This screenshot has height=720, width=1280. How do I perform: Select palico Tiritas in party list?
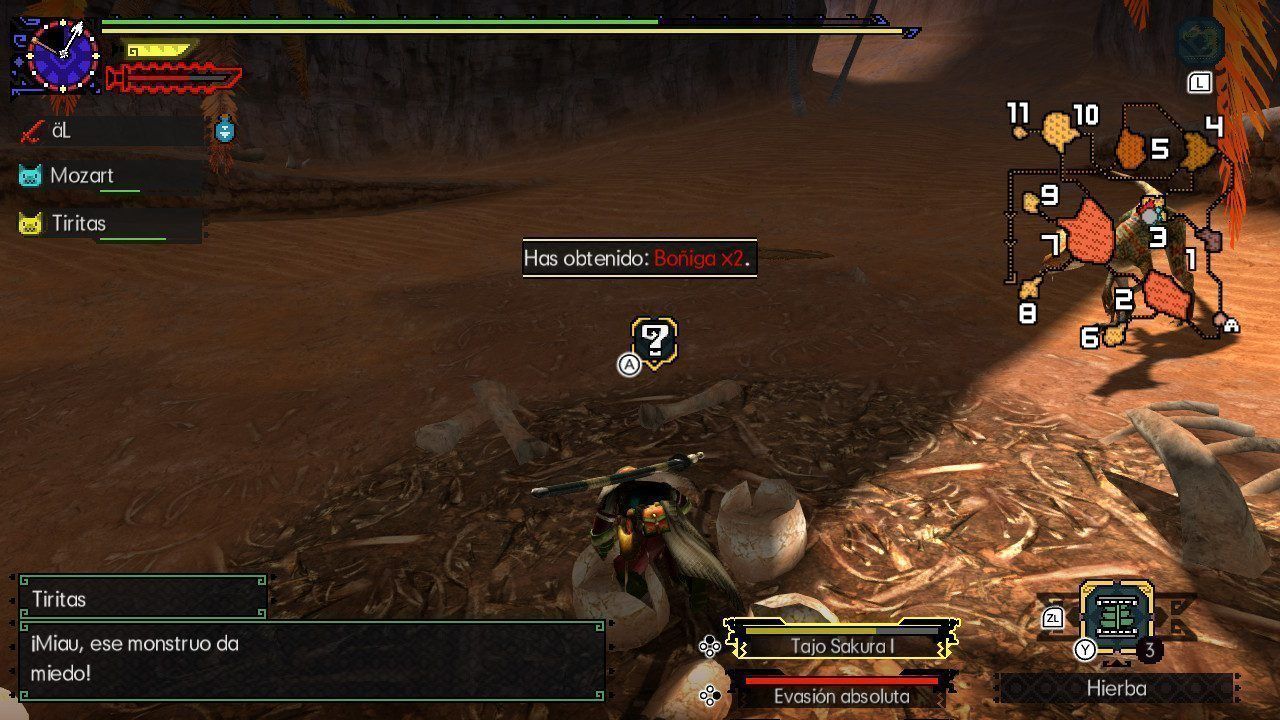tap(78, 224)
